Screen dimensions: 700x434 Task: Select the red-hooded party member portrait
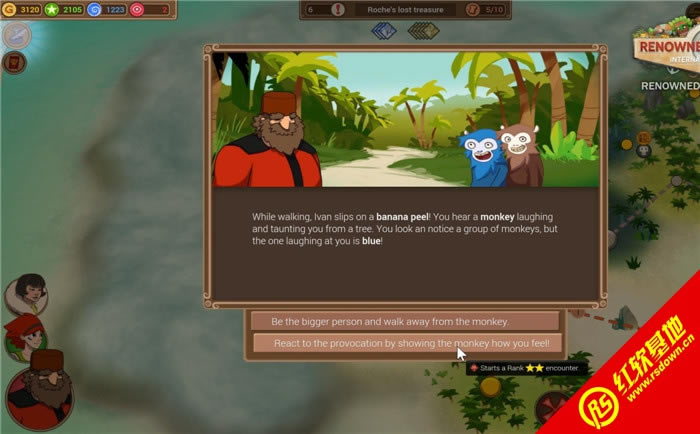click(22, 335)
